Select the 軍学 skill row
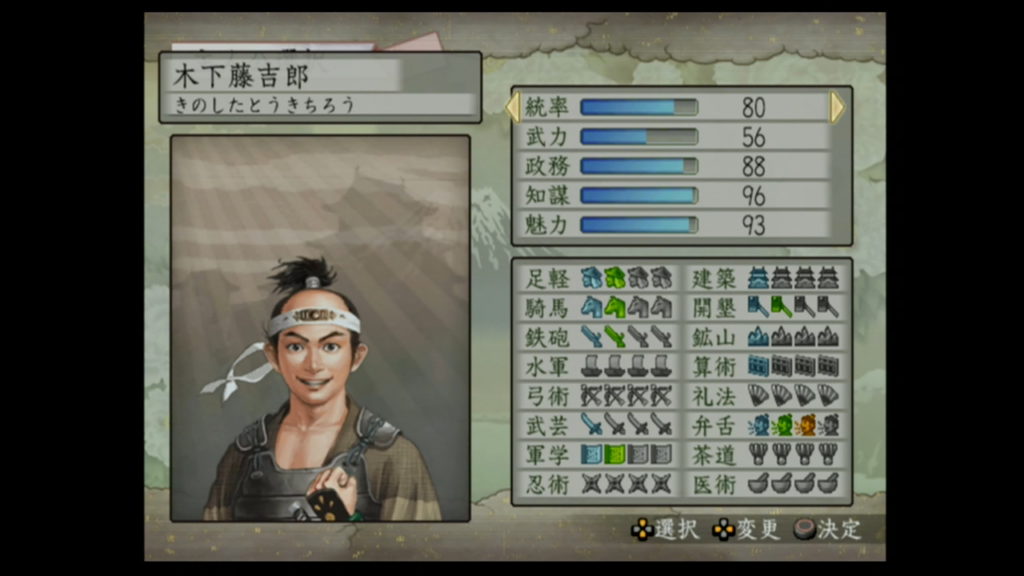The height and width of the screenshot is (576, 1024). pos(597,455)
